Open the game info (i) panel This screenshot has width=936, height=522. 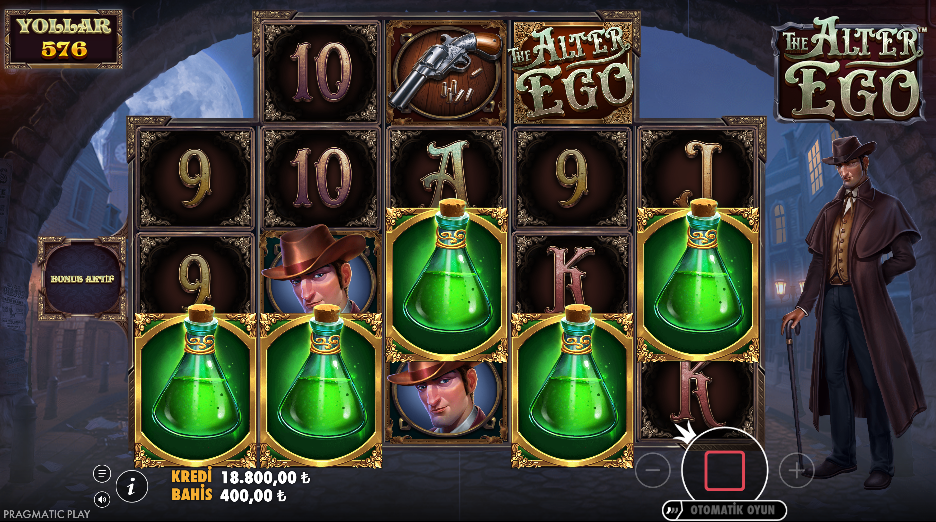[129, 487]
